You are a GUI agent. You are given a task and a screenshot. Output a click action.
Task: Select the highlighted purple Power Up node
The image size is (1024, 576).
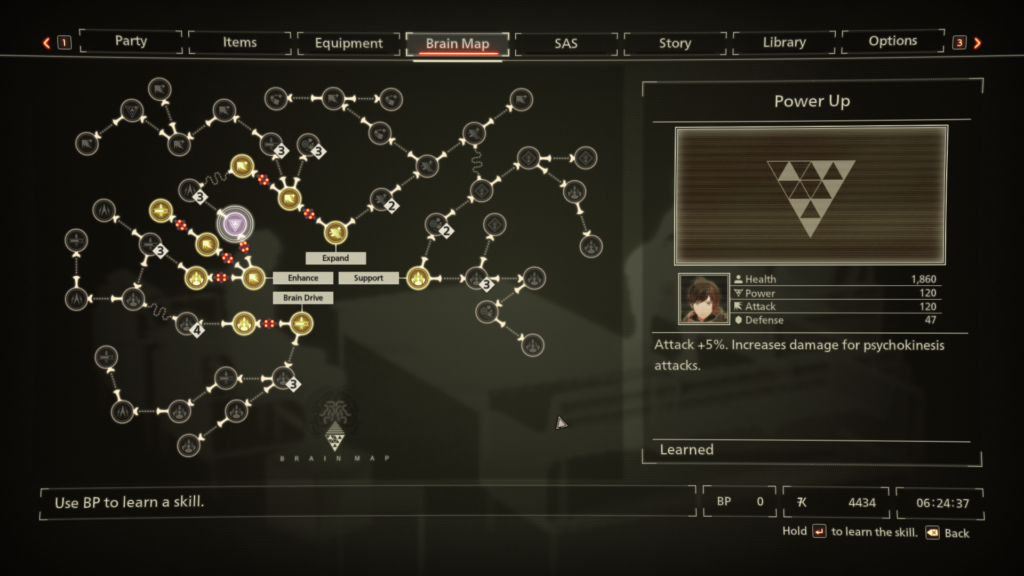pos(236,225)
